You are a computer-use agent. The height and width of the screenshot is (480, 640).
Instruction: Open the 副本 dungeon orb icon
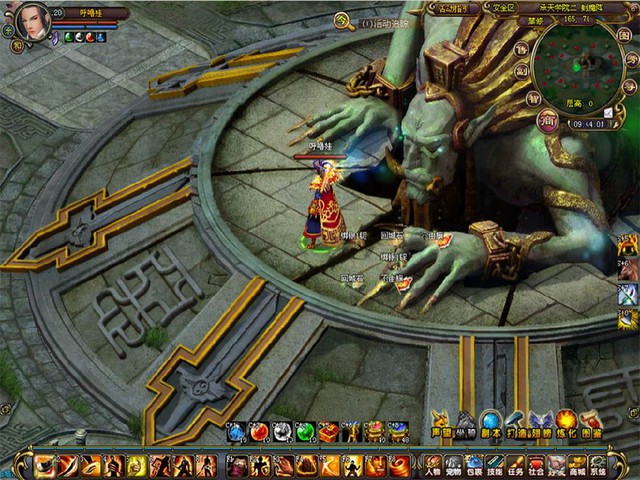[x=490, y=423]
